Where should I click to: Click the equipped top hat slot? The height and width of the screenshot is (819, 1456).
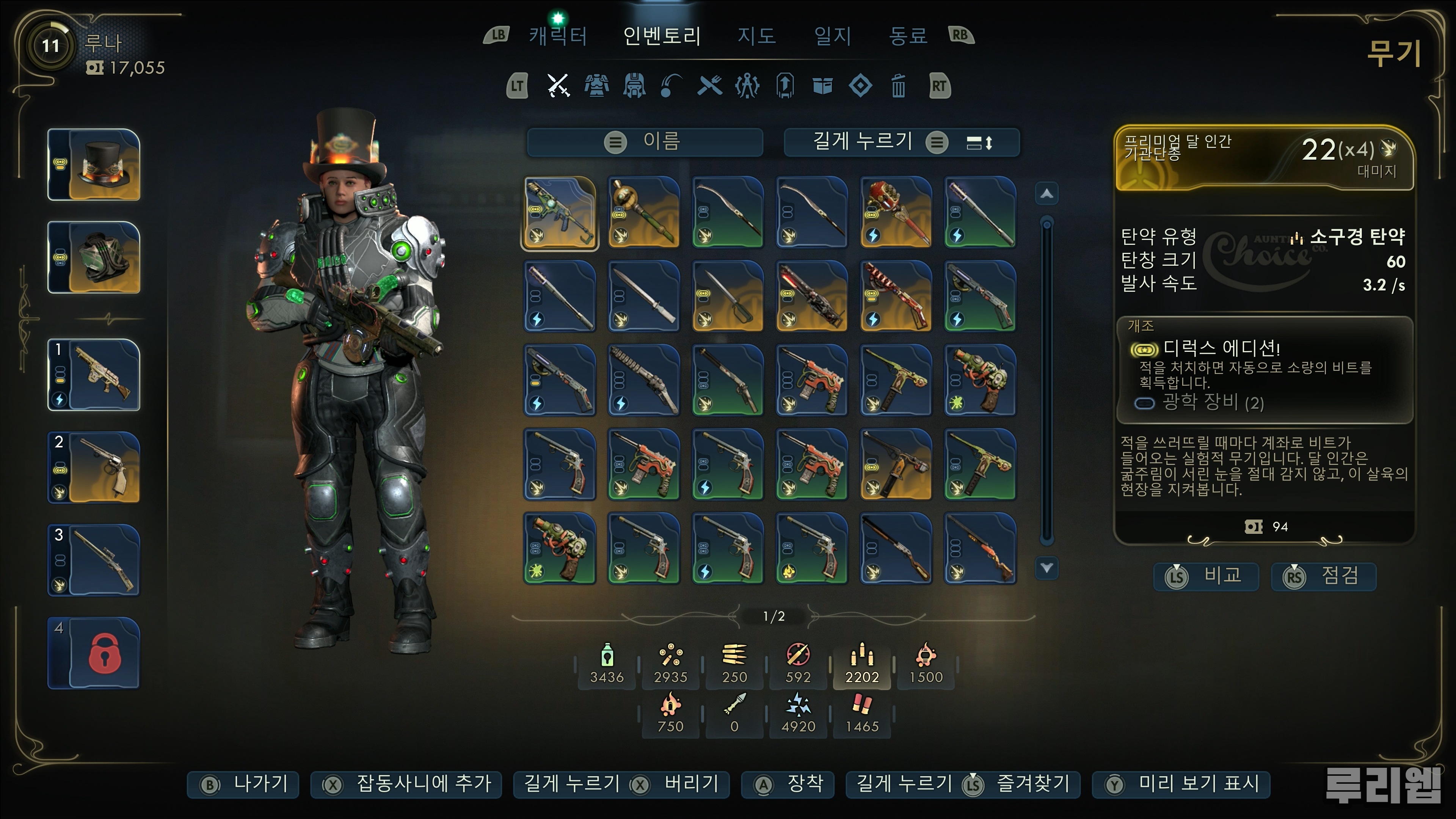94,165
